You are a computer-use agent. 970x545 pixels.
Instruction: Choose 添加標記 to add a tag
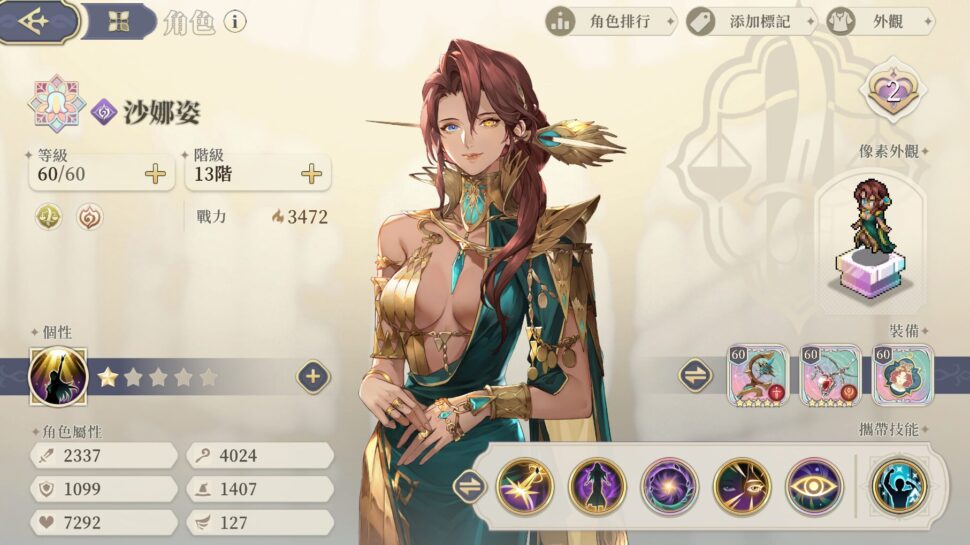pos(751,21)
